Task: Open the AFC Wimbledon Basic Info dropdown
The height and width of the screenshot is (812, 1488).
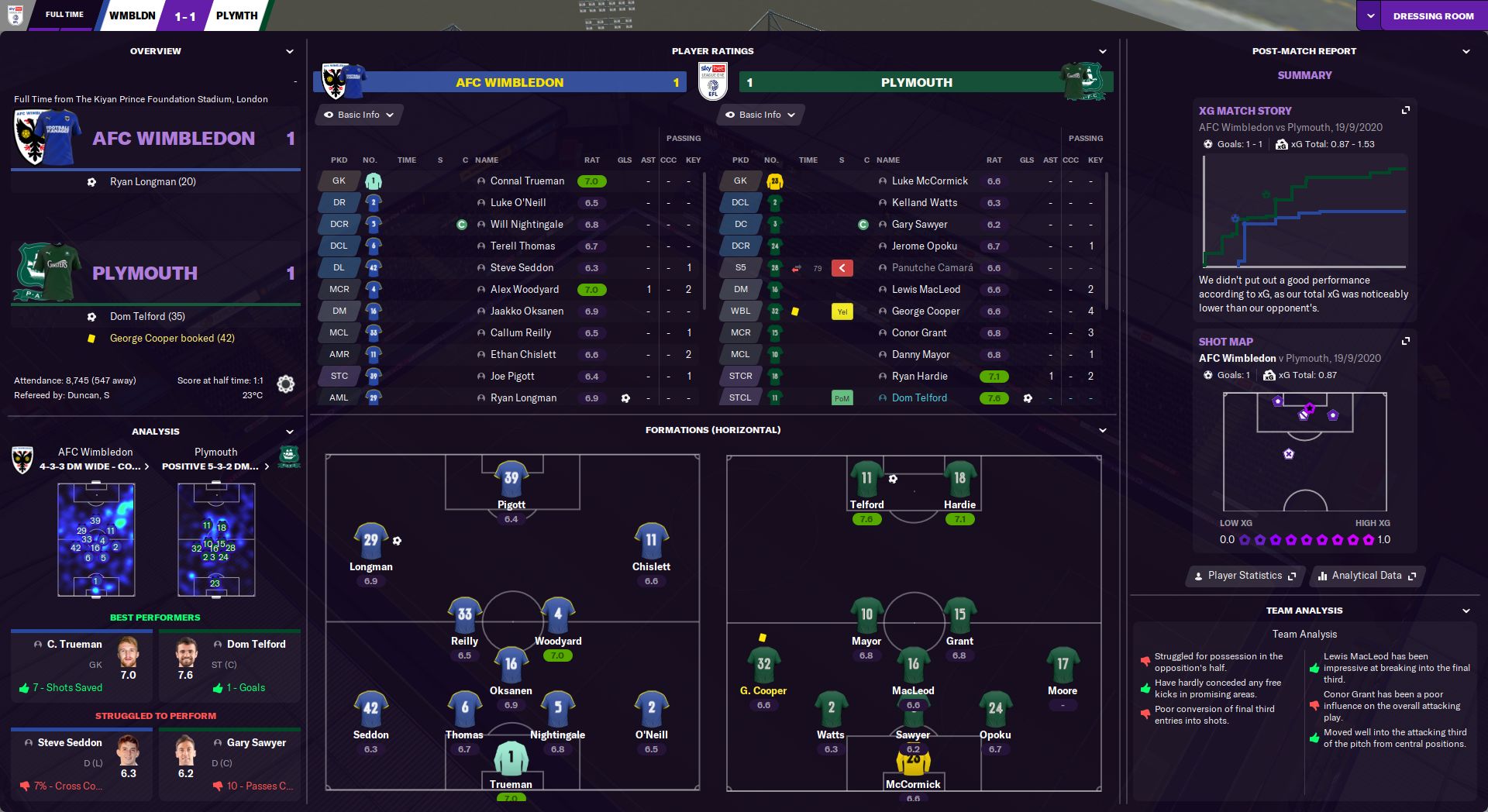Action: pos(358,115)
